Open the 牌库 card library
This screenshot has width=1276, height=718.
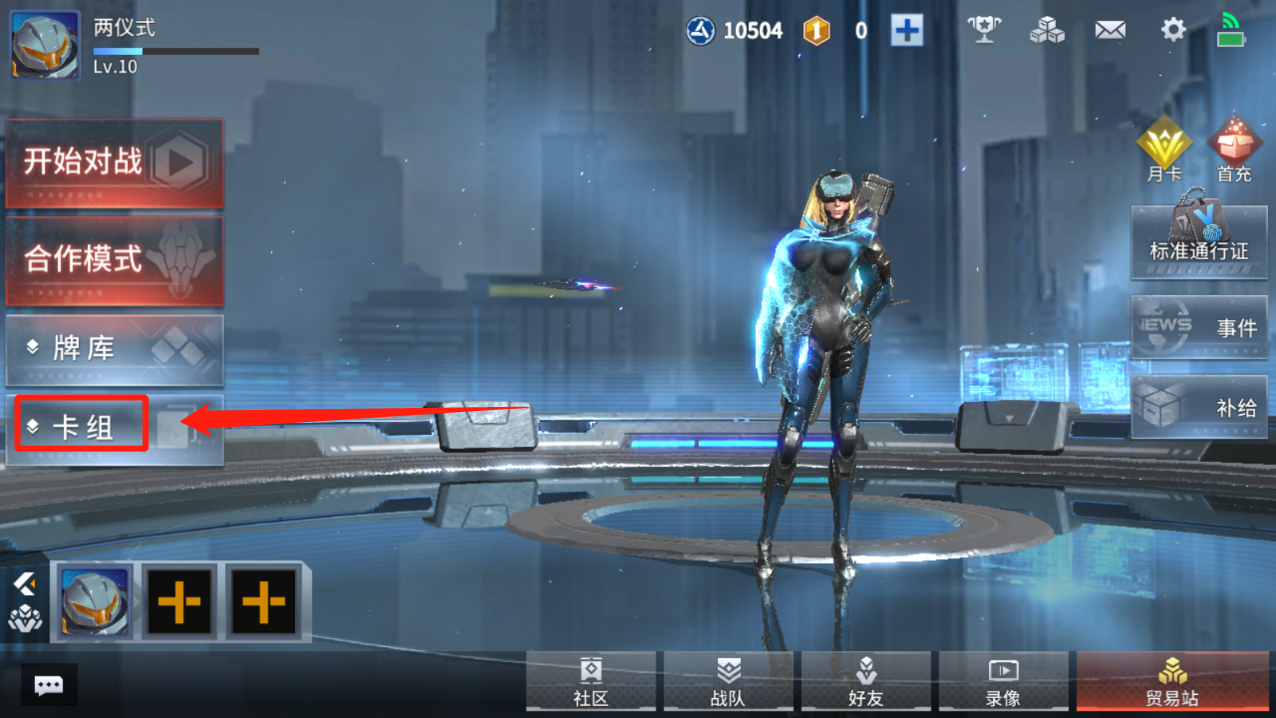[114, 349]
